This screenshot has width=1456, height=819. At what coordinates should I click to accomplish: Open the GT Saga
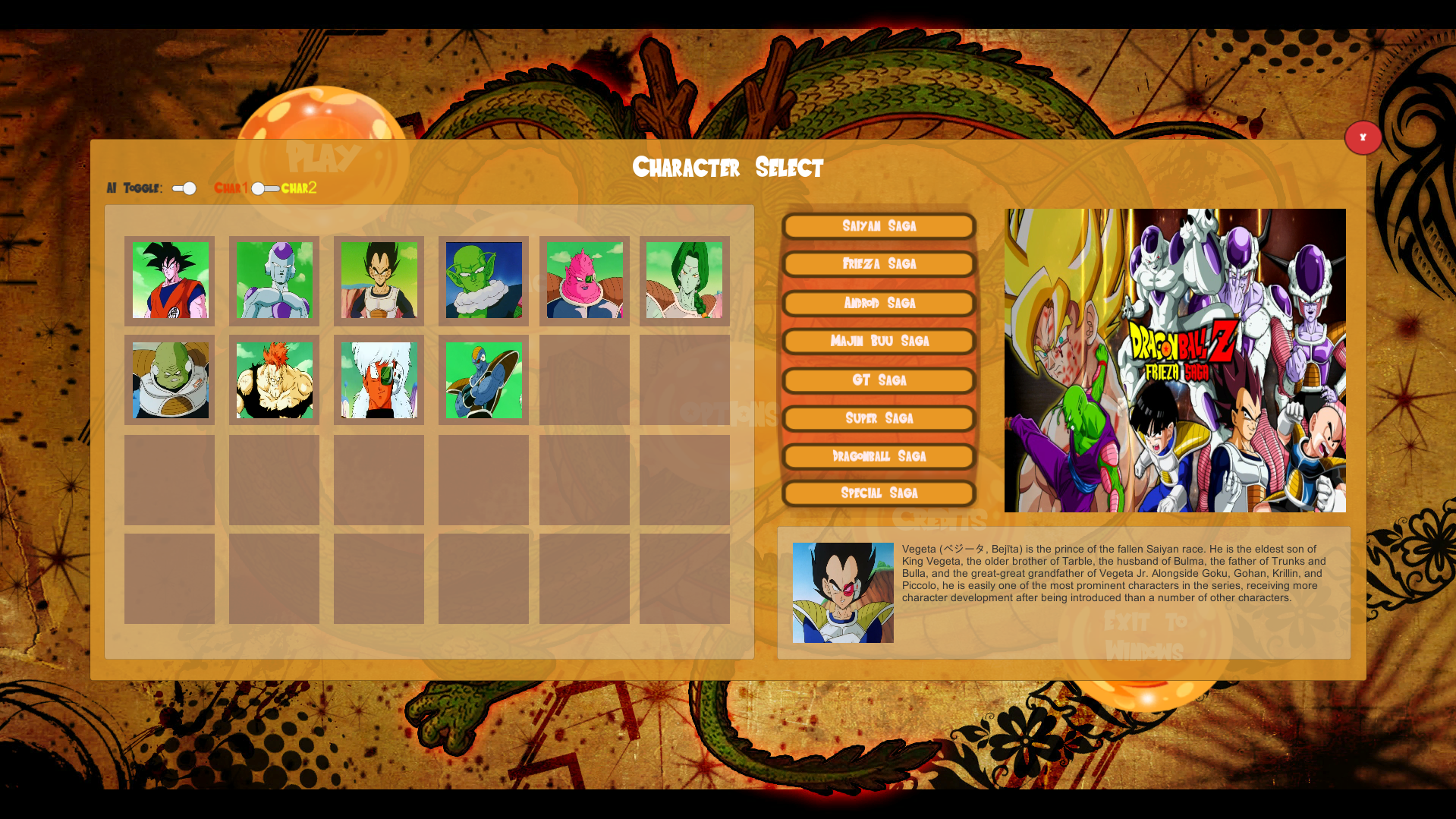(879, 380)
